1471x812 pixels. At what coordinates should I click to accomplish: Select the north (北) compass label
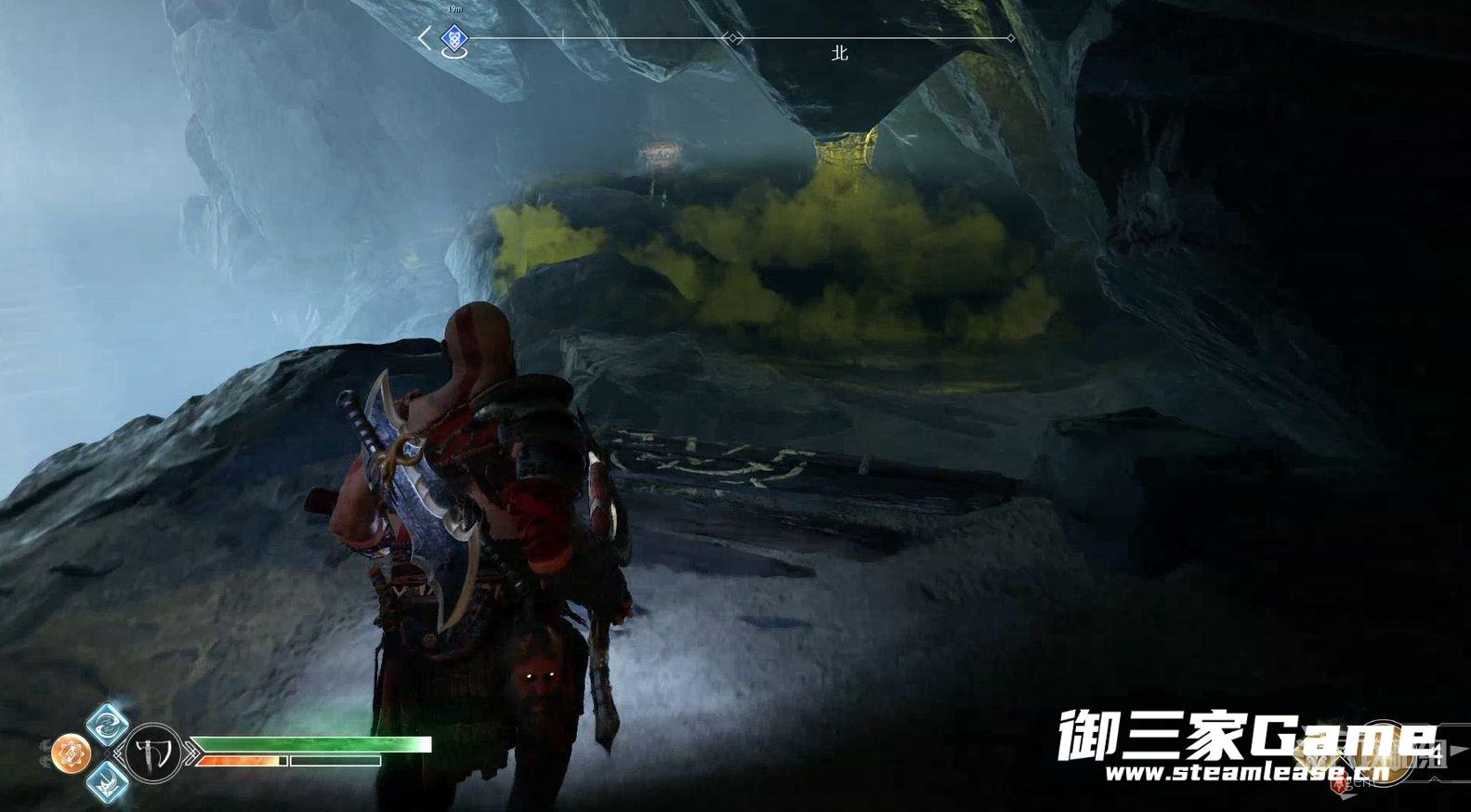pyautogui.click(x=839, y=54)
